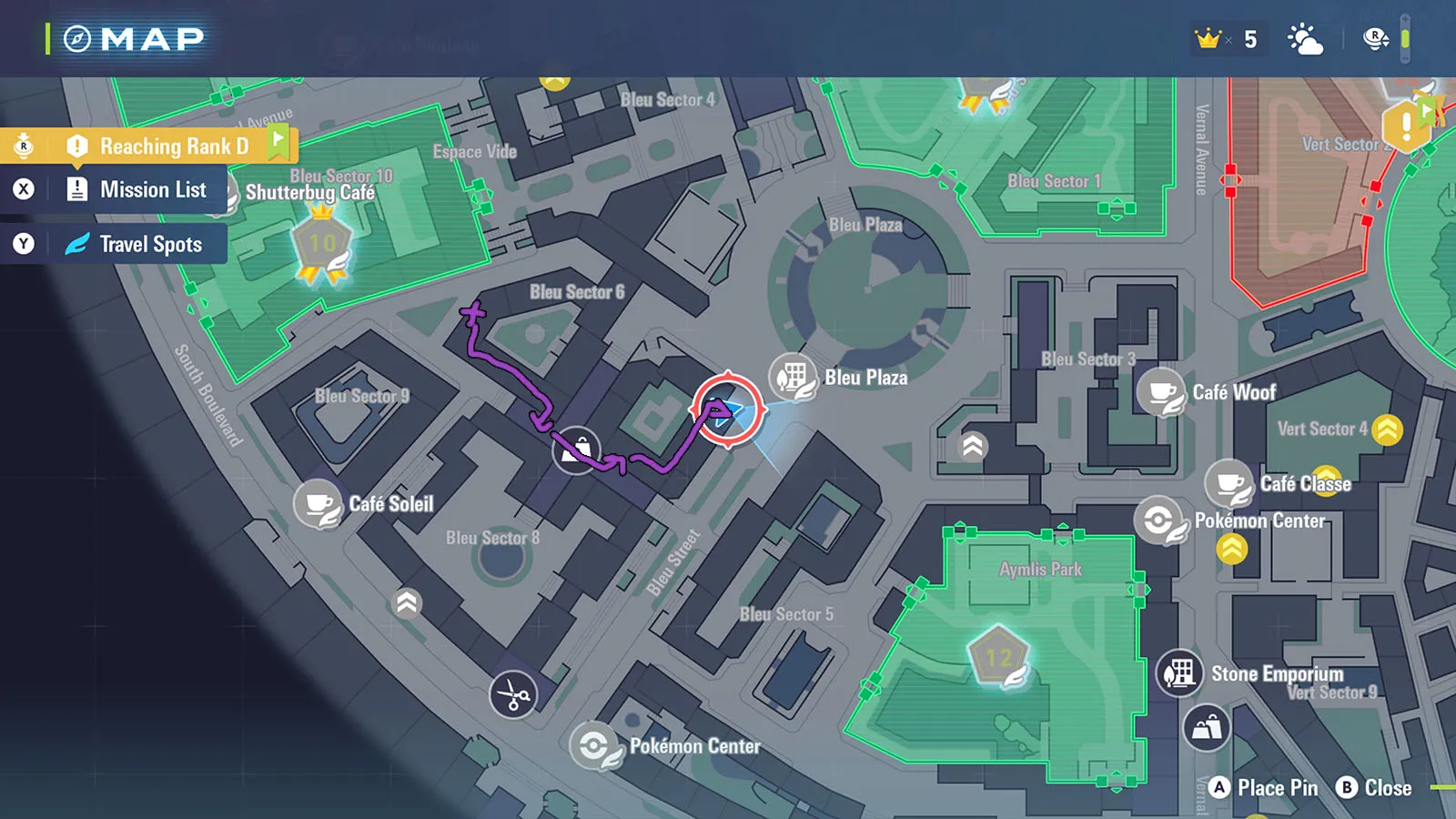Click the yellow exclamation mission marker
1456x819 pixels.
click(x=1405, y=125)
